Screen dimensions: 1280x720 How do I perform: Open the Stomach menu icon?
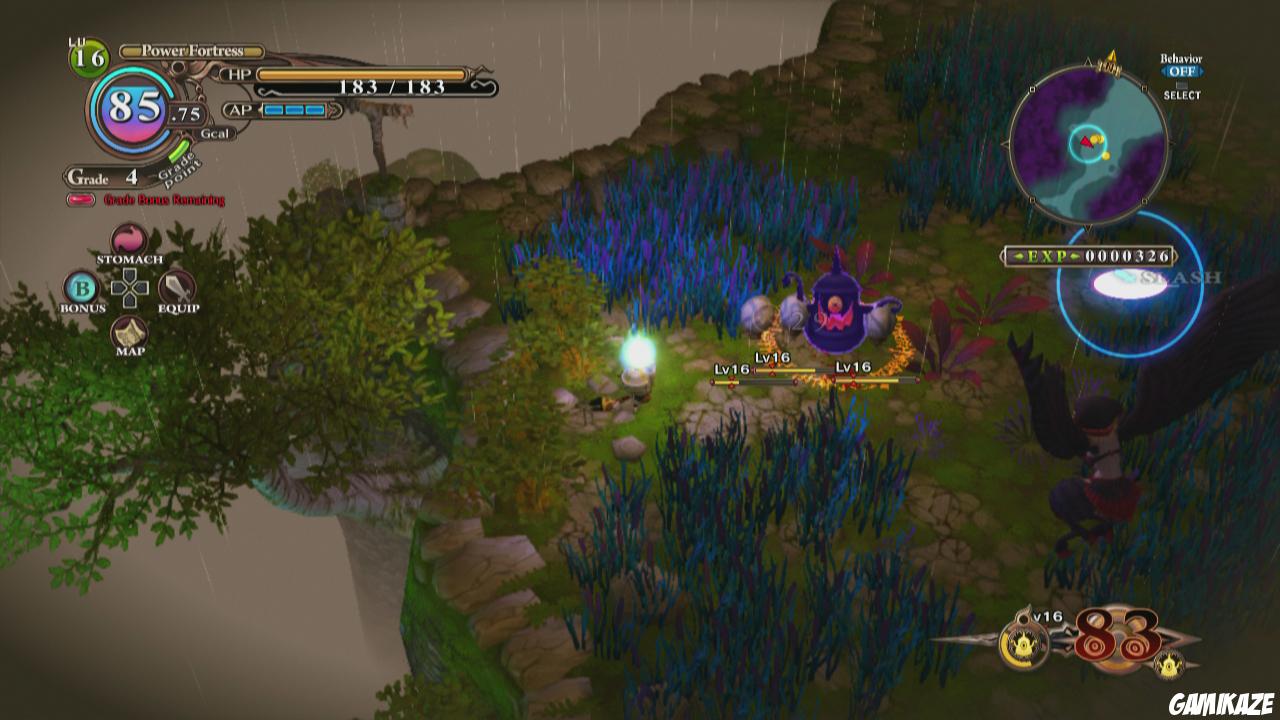[128, 240]
